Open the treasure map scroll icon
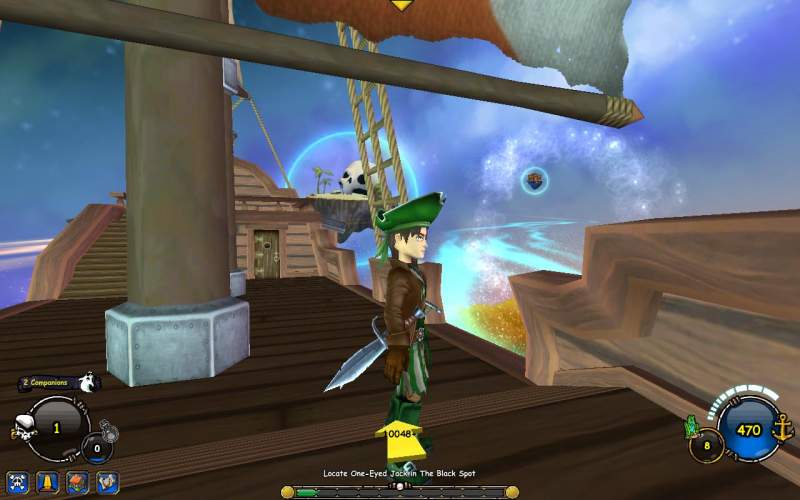Screen dimensions: 800x500 coord(107,482)
